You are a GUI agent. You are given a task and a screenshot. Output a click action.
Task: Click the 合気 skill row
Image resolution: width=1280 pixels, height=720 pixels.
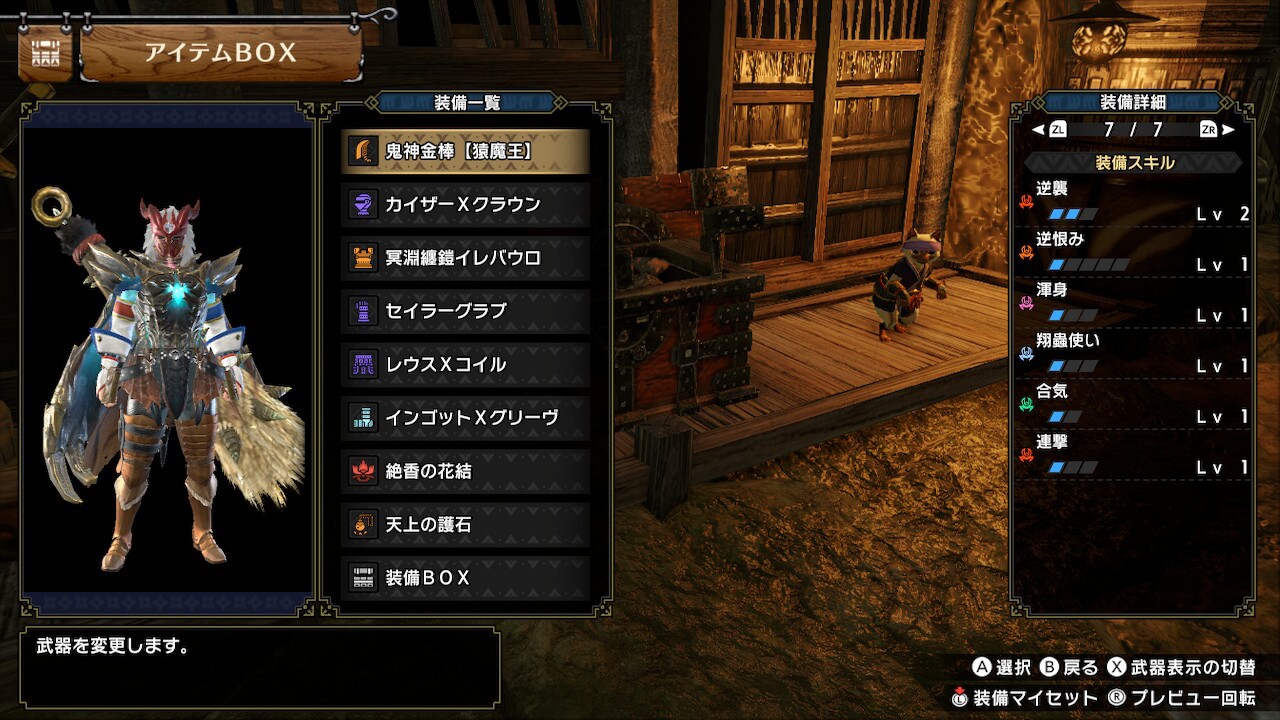(1134, 404)
